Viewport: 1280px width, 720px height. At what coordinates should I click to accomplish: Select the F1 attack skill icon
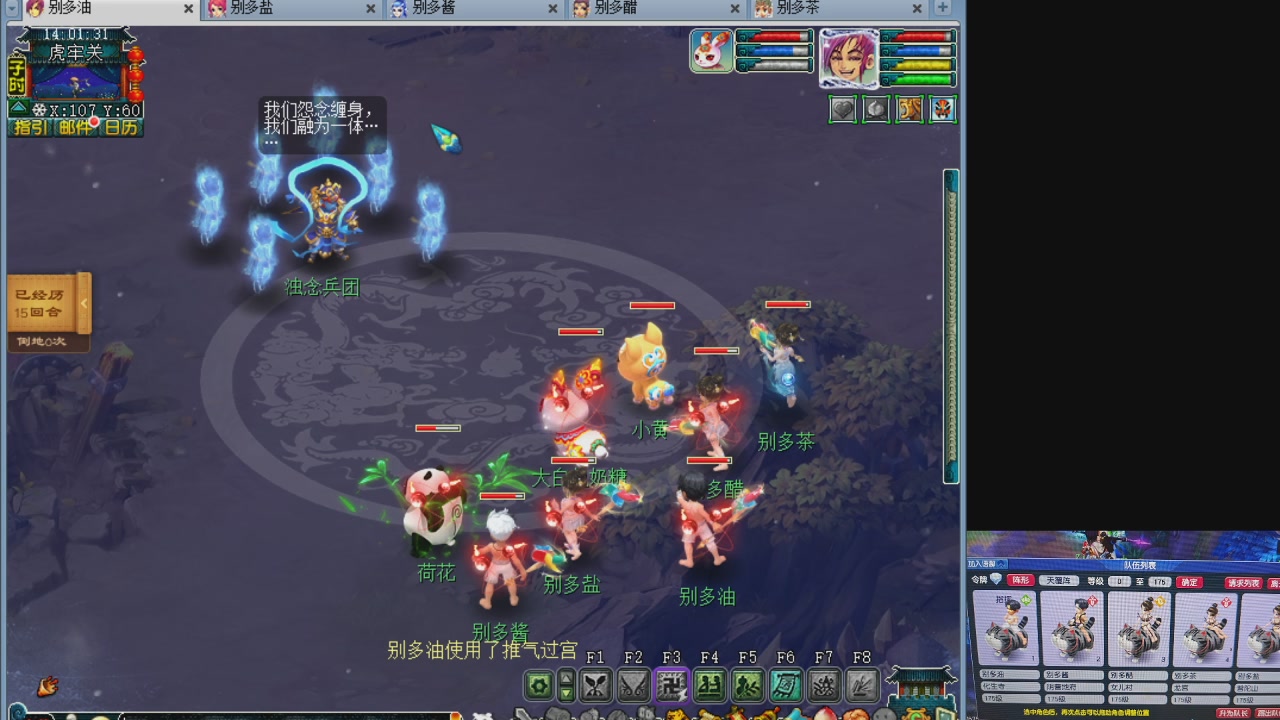pyautogui.click(x=596, y=685)
